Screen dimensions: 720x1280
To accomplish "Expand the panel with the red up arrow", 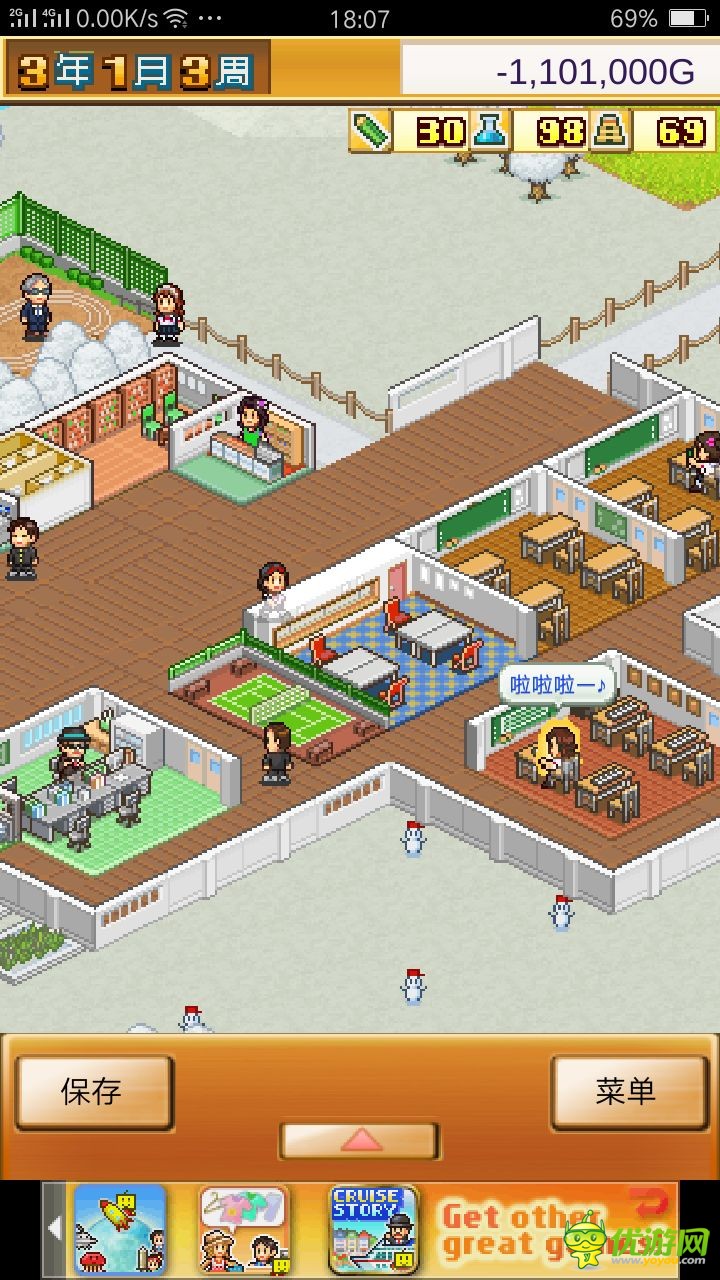I will (359, 1140).
